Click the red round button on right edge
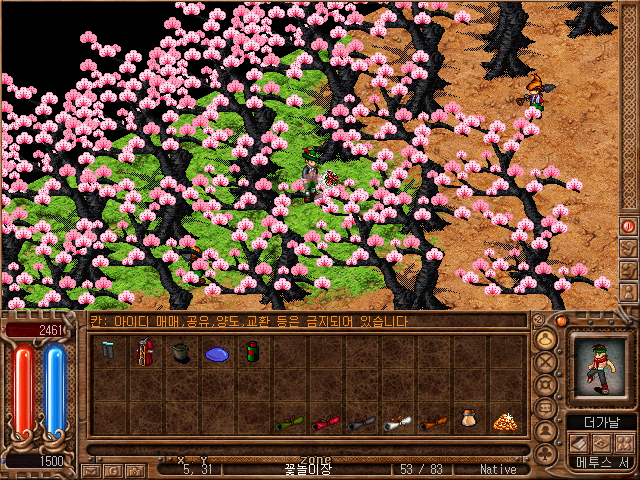 628,226
